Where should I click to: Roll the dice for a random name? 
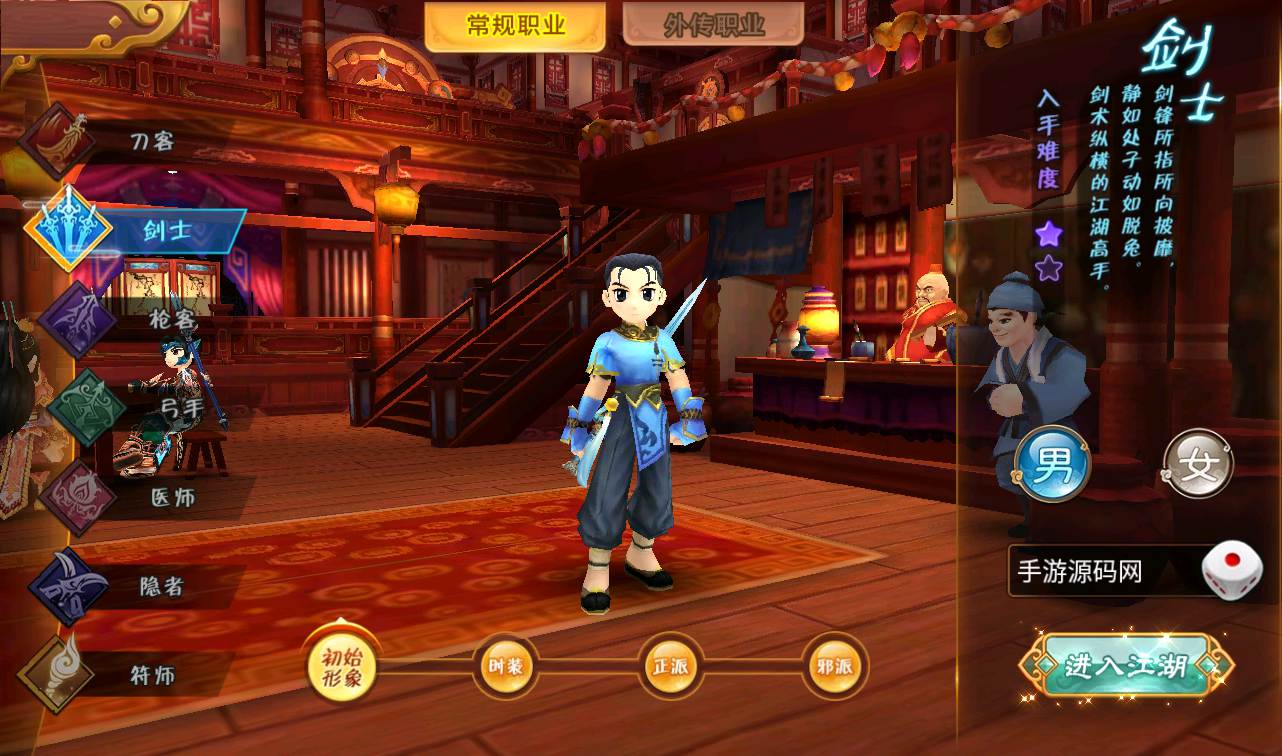click(x=1231, y=571)
